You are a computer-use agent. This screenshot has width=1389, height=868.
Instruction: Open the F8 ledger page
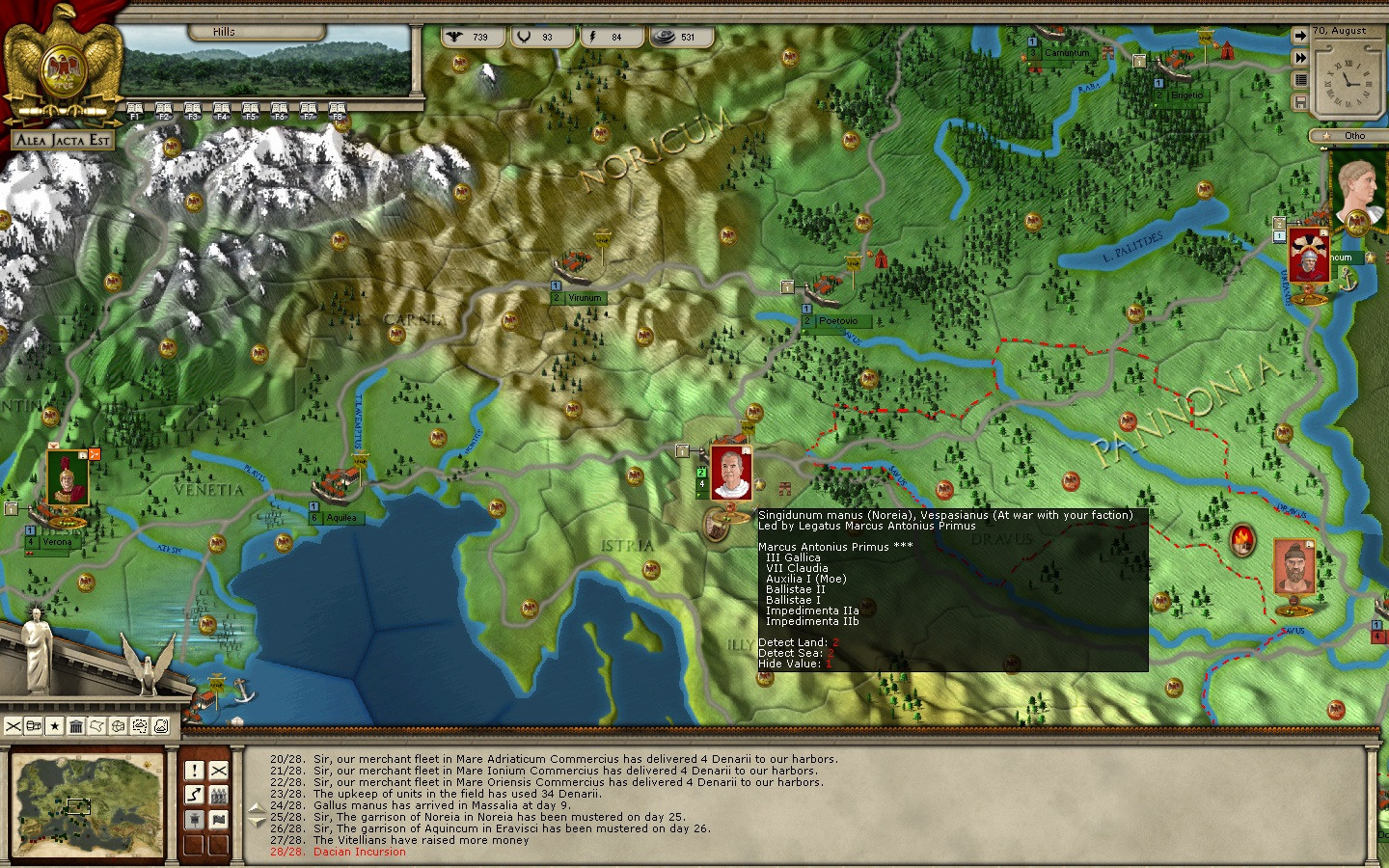tap(337, 110)
